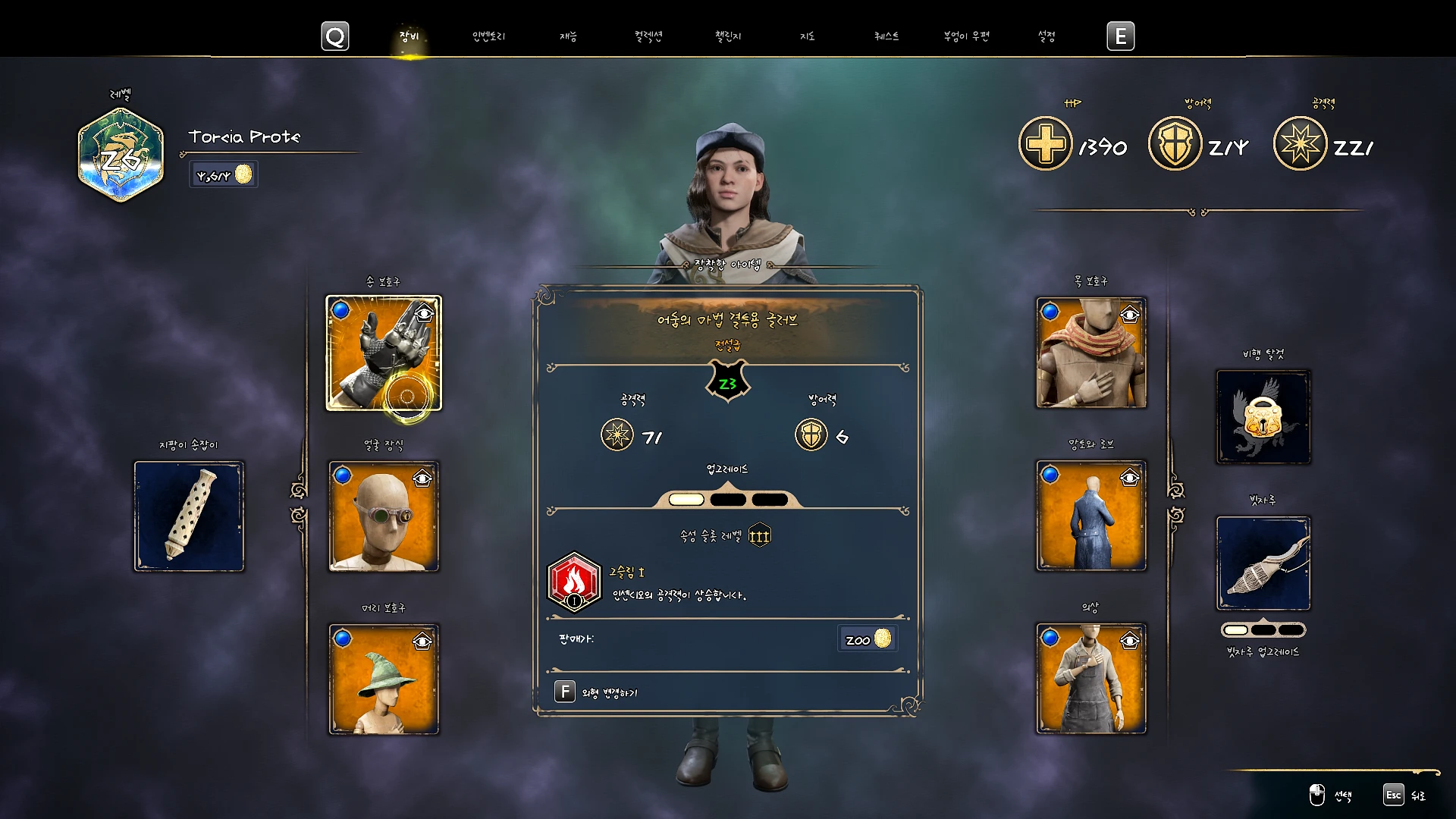
Task: Select the locked flying mount slot
Action: (1263, 417)
